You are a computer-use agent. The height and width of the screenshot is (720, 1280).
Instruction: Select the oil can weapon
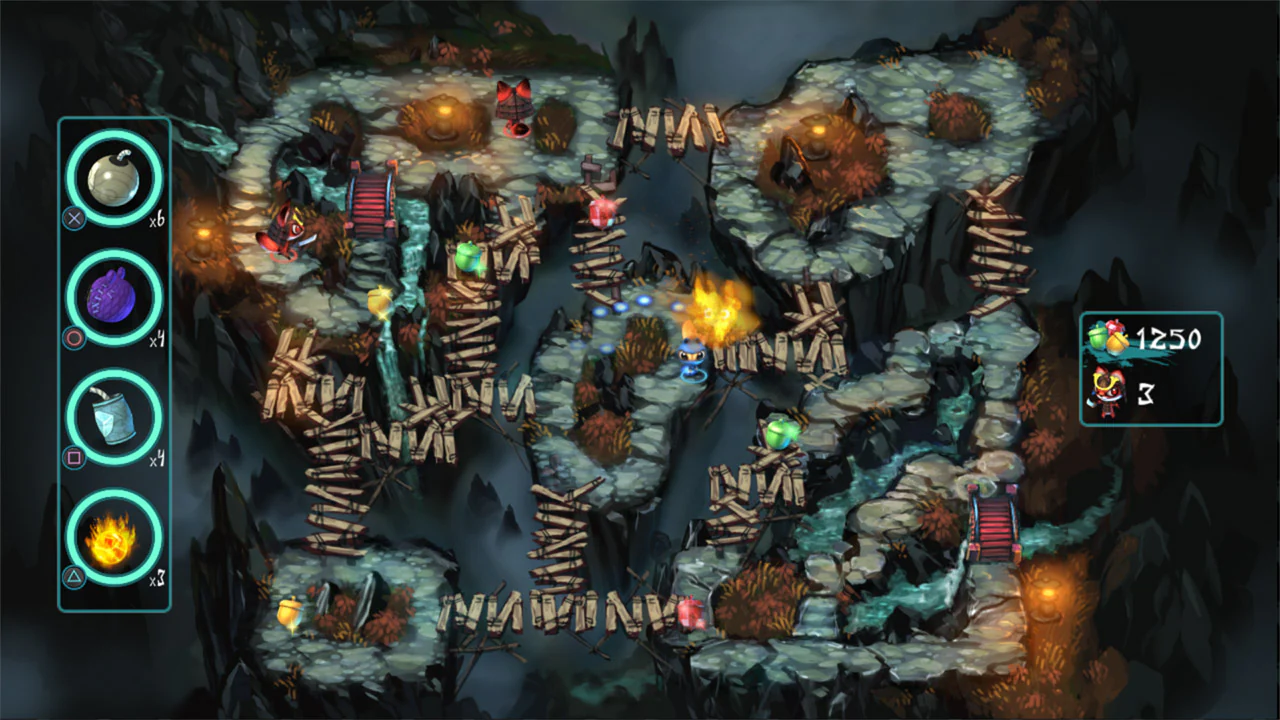pos(113,418)
